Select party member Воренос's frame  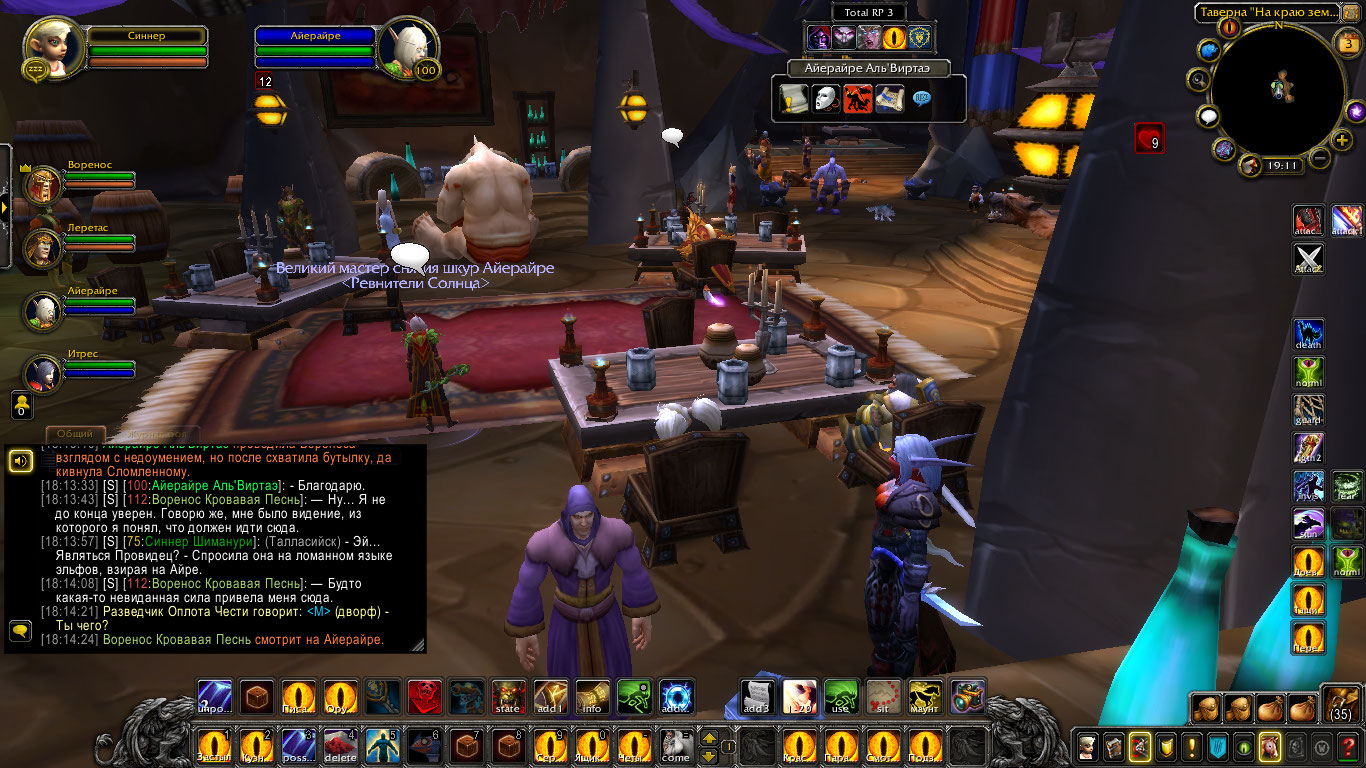pos(43,184)
